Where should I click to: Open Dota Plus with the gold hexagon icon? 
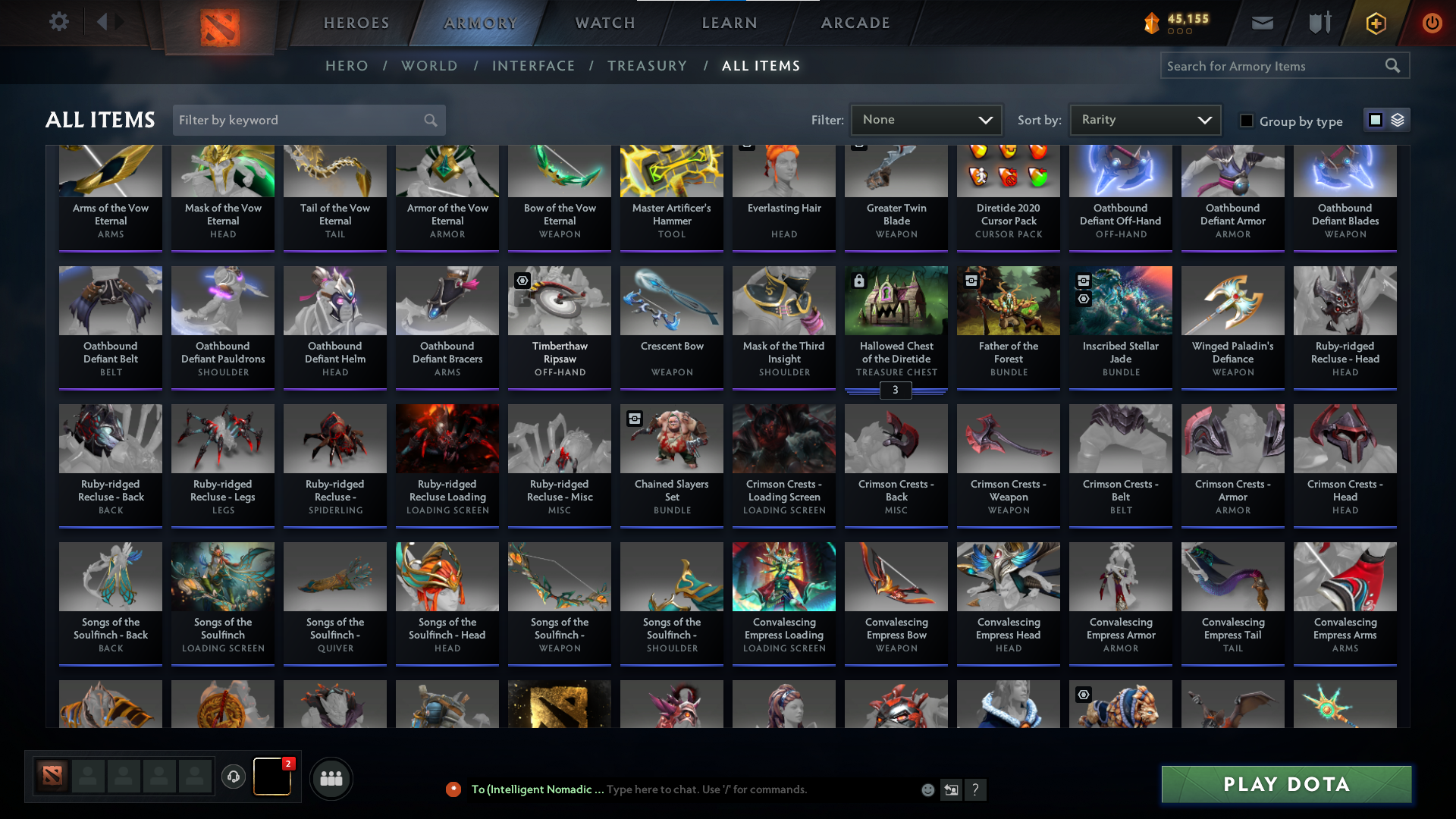pyautogui.click(x=1375, y=23)
